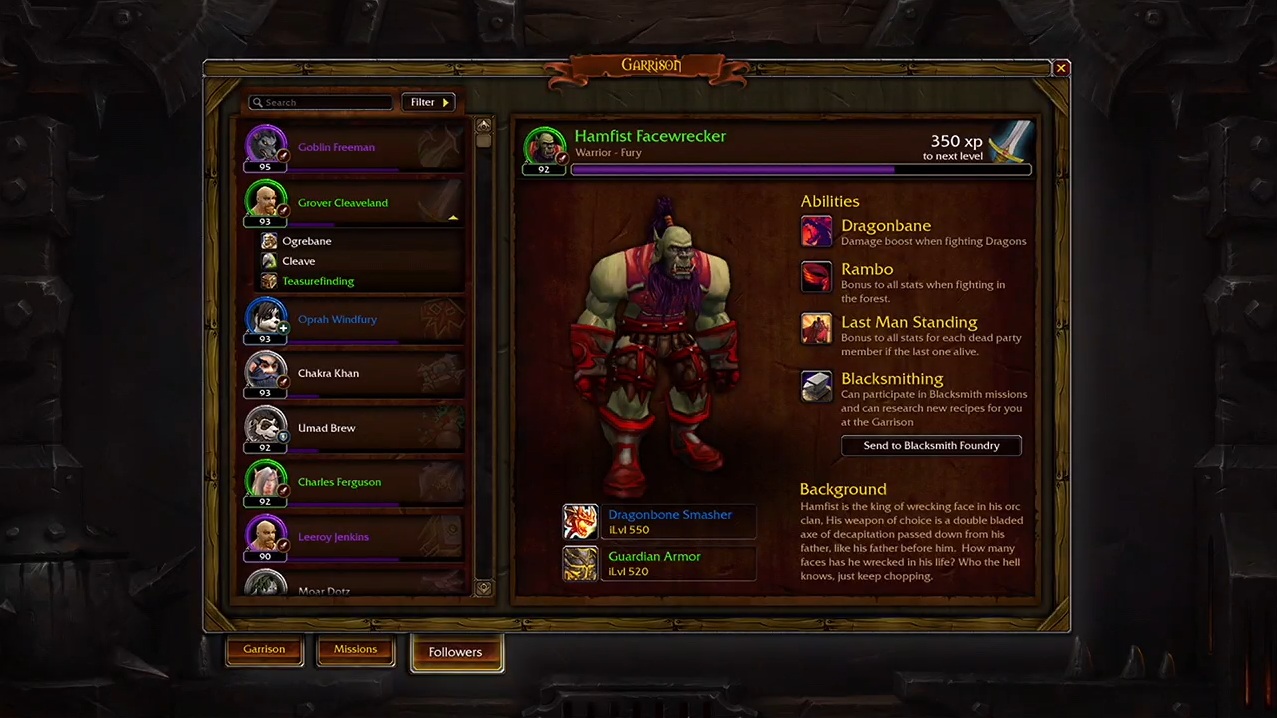Choose Leeroy Jenkins from followers
Screen dimensions: 1277x718
coord(350,537)
